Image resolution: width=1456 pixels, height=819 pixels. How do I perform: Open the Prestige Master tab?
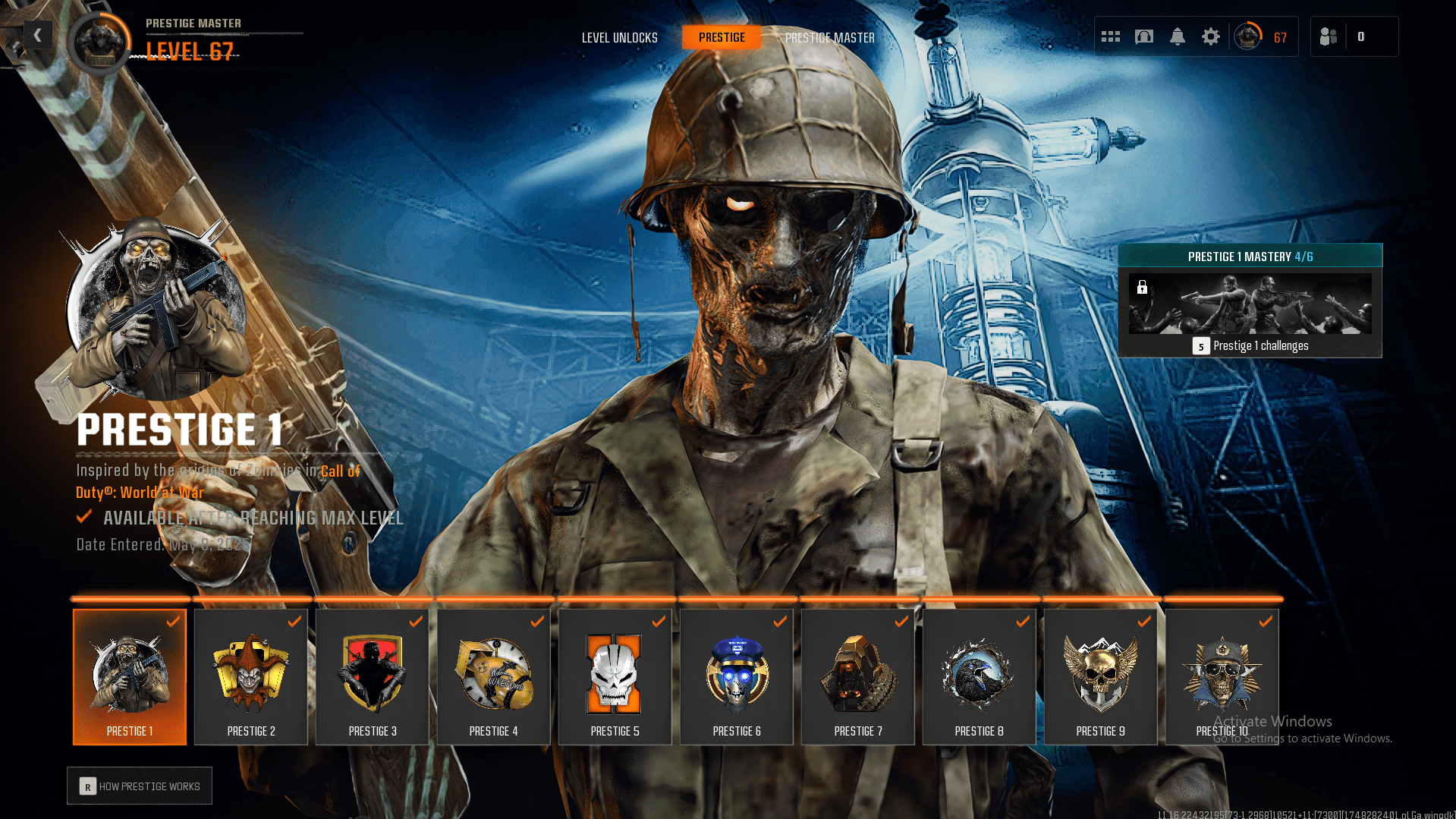click(831, 37)
